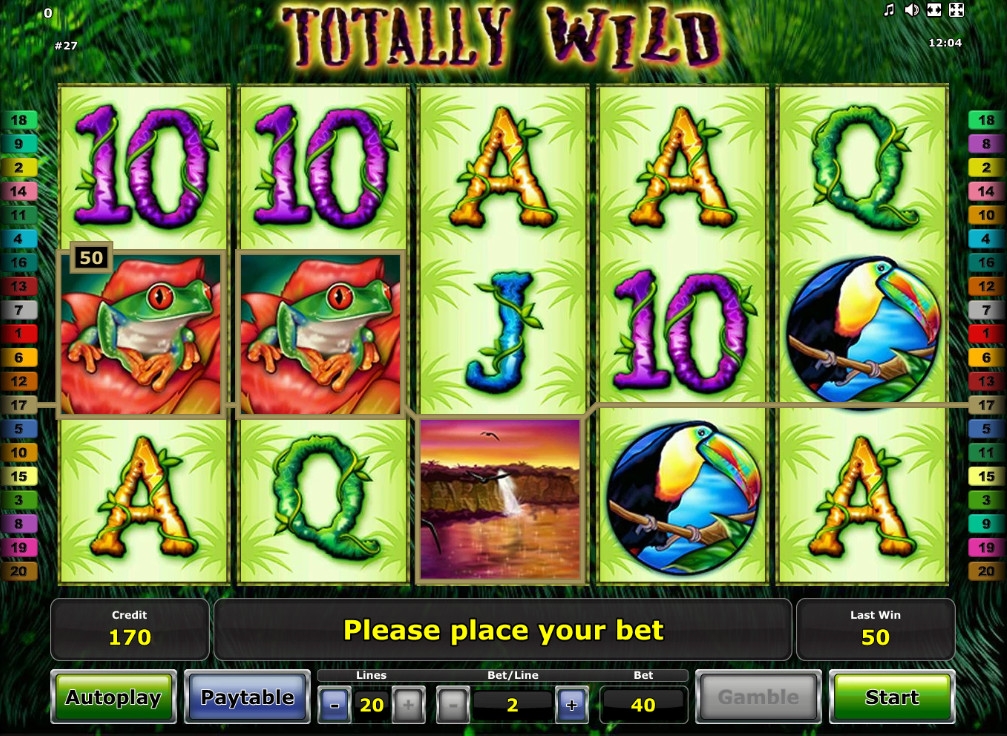Open the Paytable
Viewport: 1007px width, 736px height.
(x=248, y=697)
